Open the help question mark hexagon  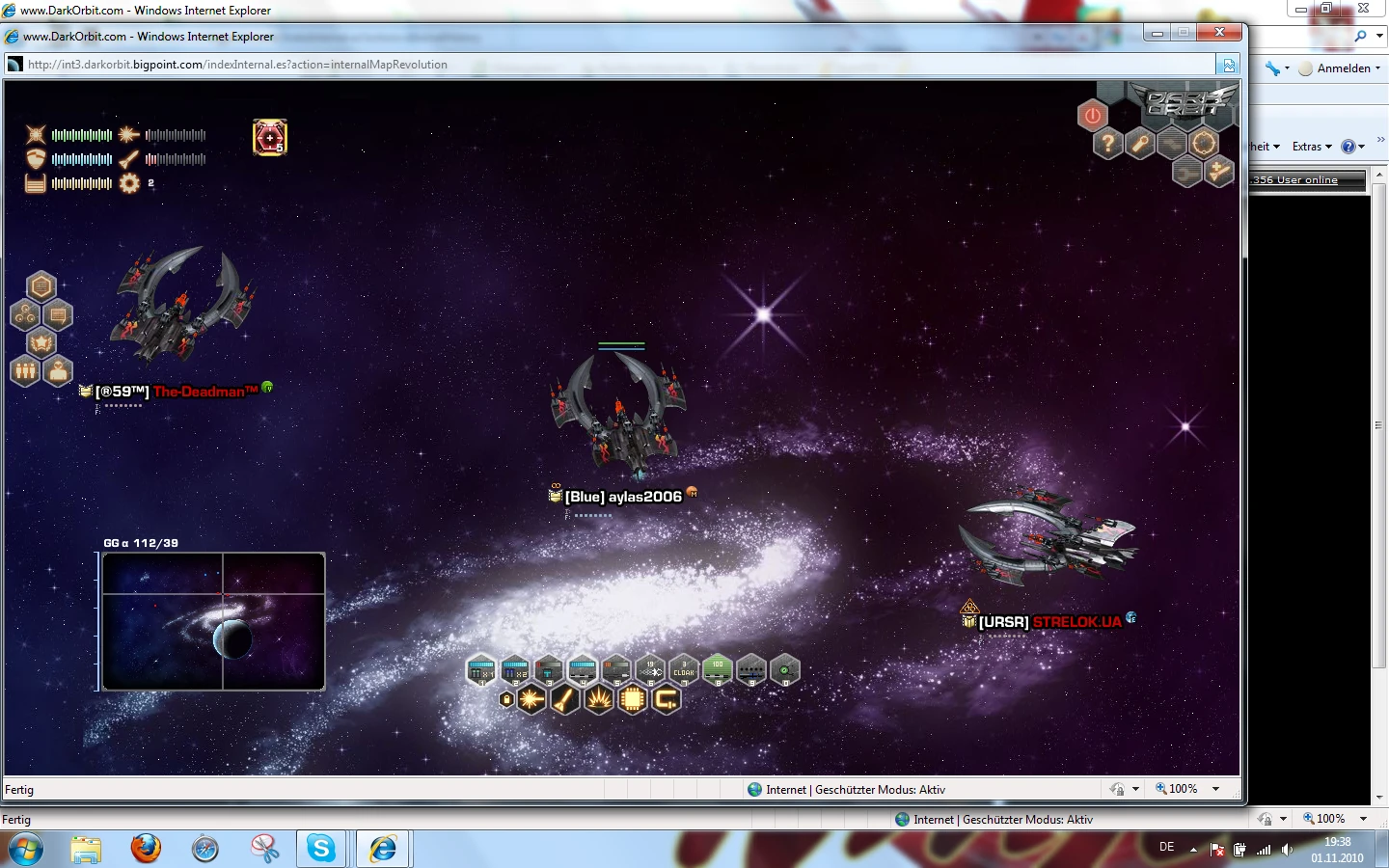pyautogui.click(x=1109, y=142)
